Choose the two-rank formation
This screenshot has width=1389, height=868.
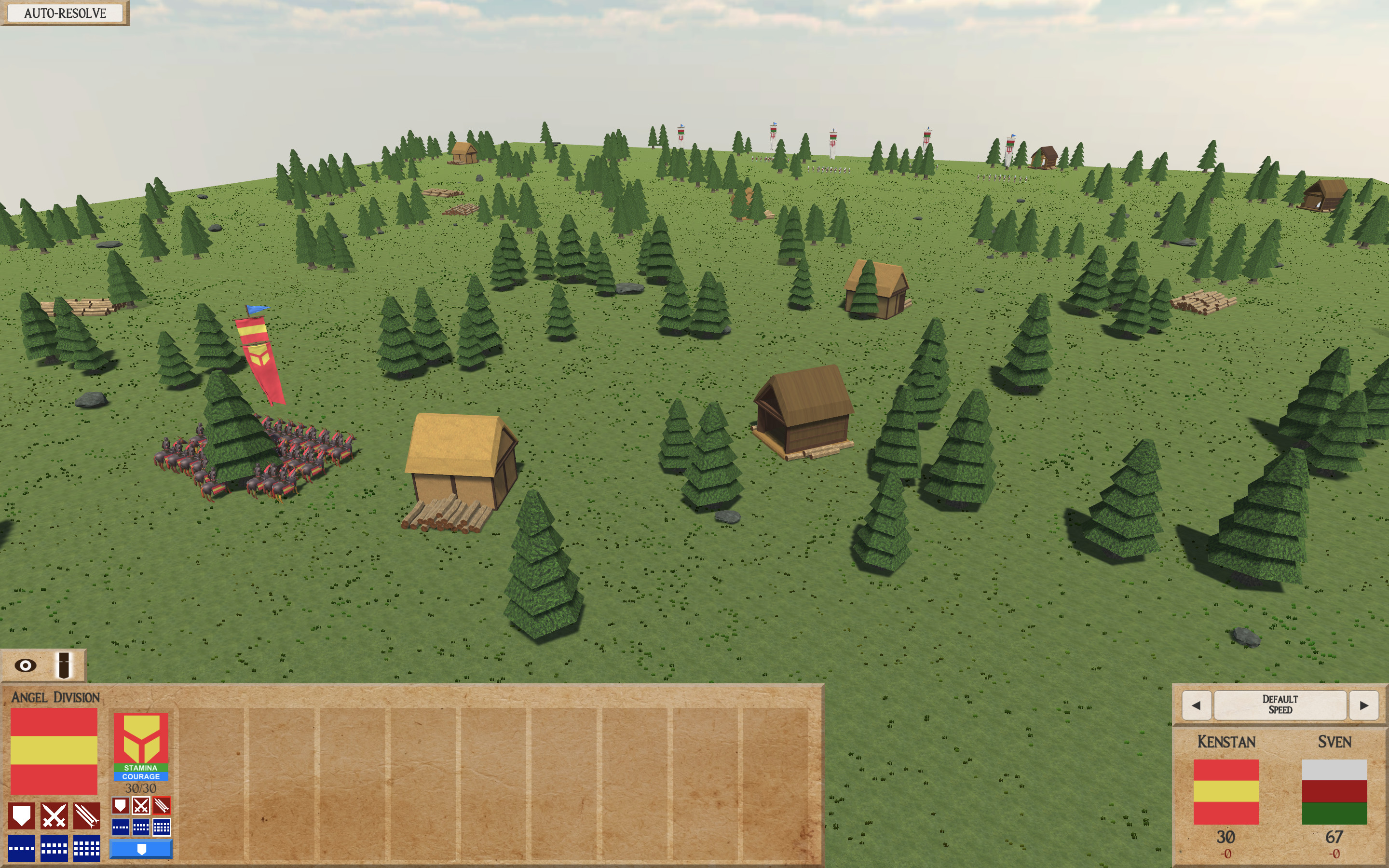point(54,848)
